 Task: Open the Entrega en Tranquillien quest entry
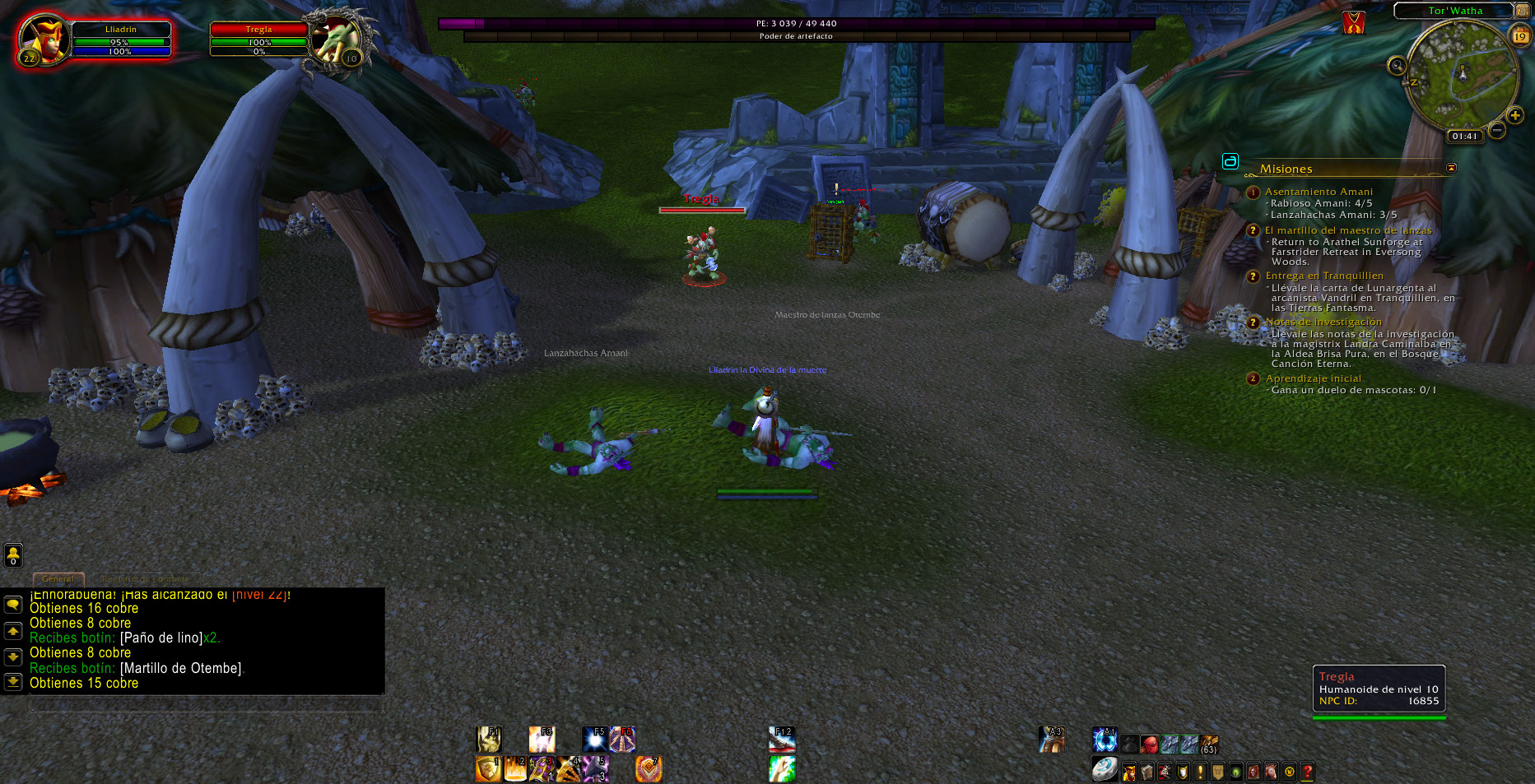click(1323, 276)
